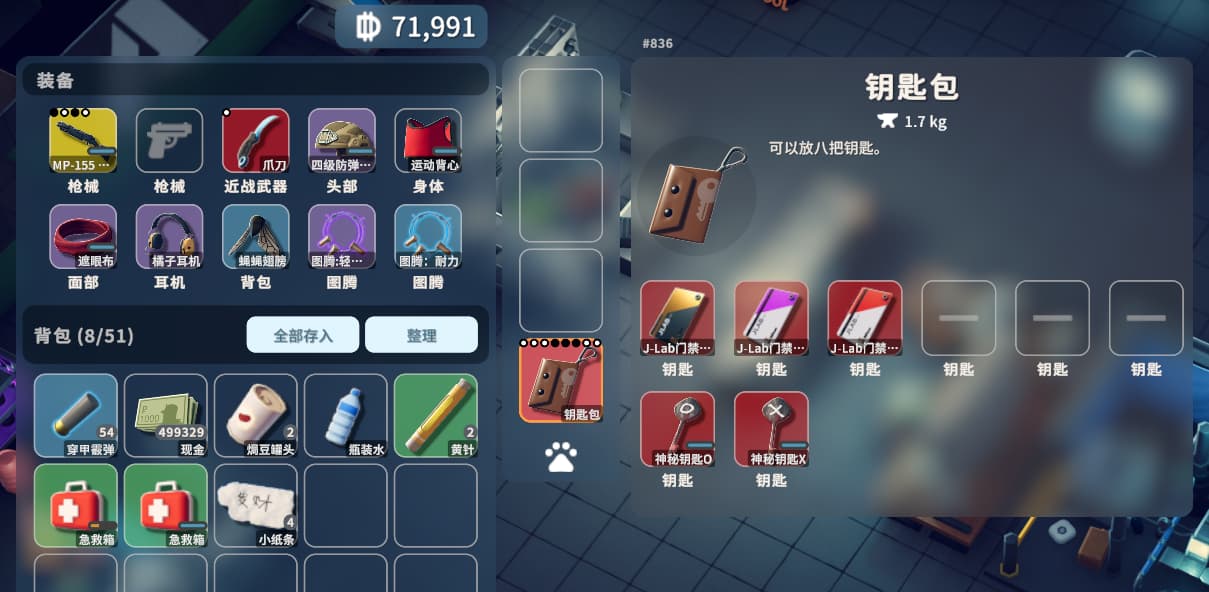
Task: Select the 遮眼布 face slot
Action: point(83,237)
